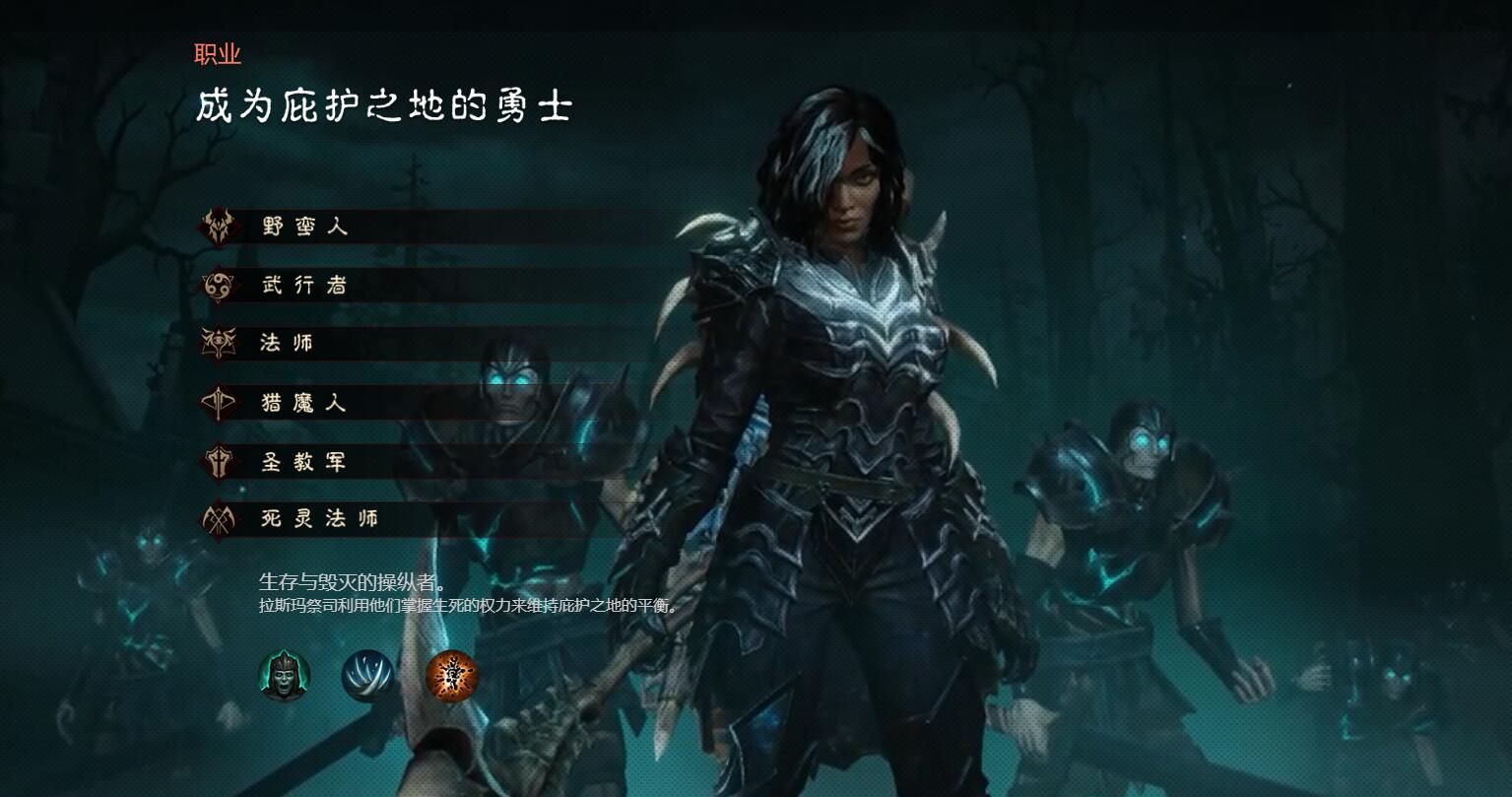
Task: Select the 法师 class crest icon
Action: pos(220,344)
